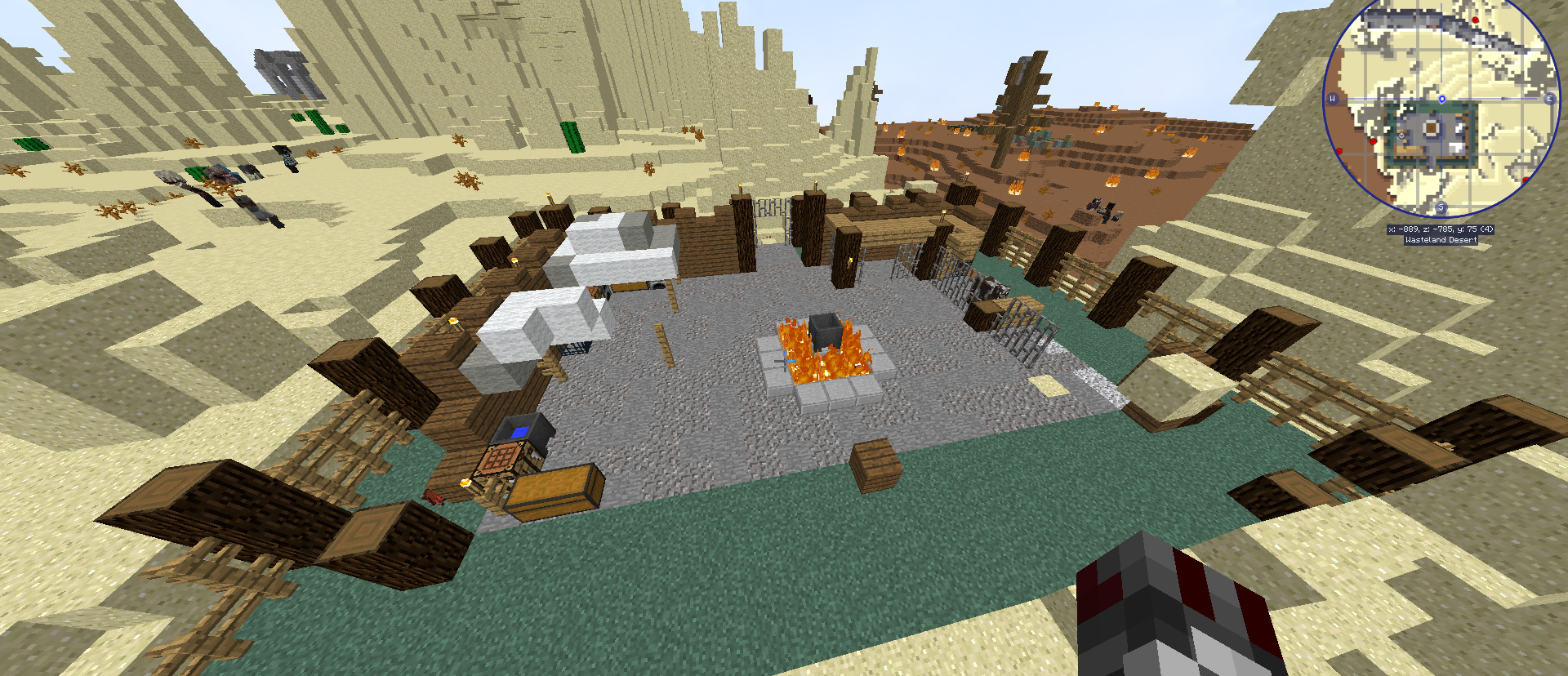Click the Wasteland Desert biome label
This screenshot has width=1568, height=676.
[1440, 242]
